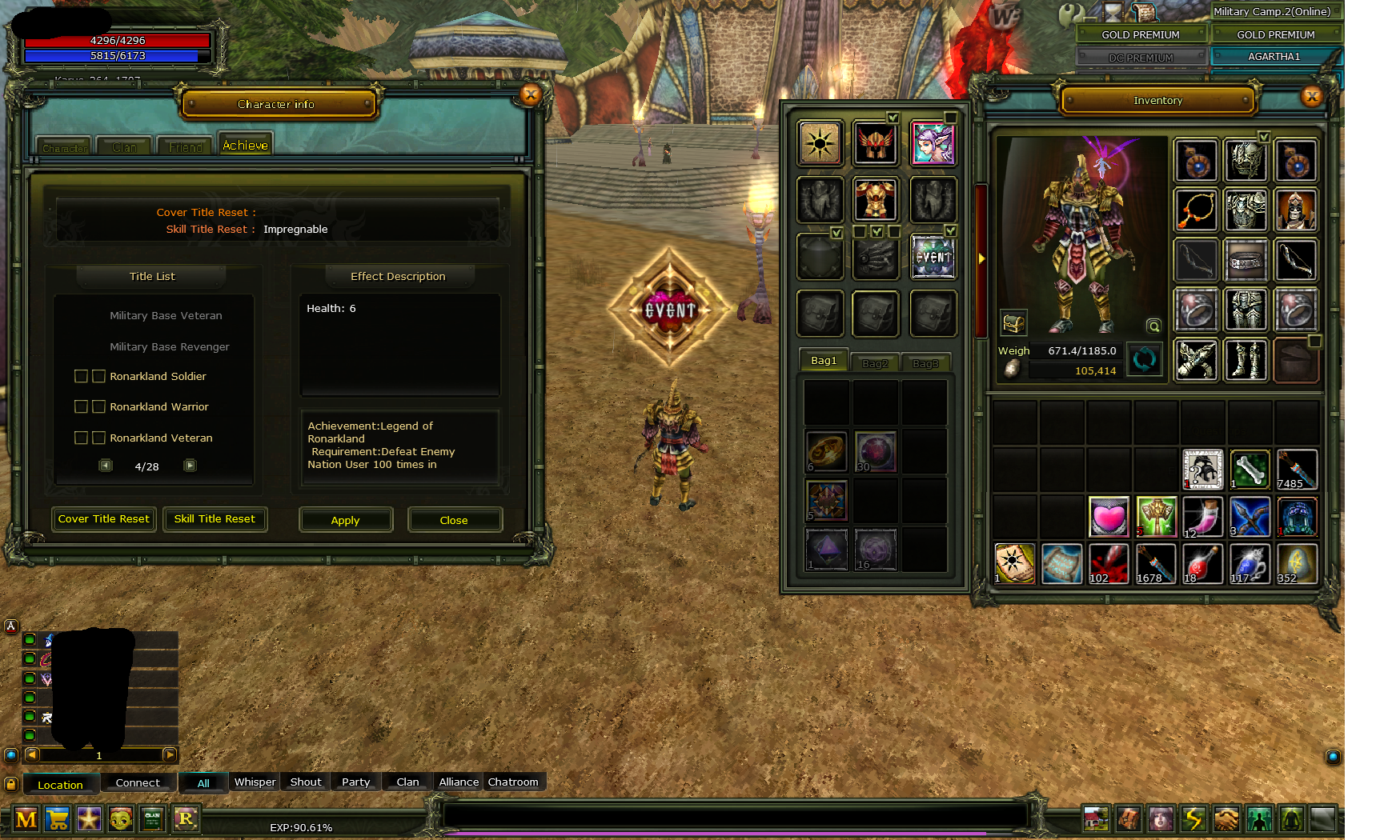Screen dimensions: 1400x840
Task: Open the EVENT icon in the skill bar panel
Action: tap(933, 256)
